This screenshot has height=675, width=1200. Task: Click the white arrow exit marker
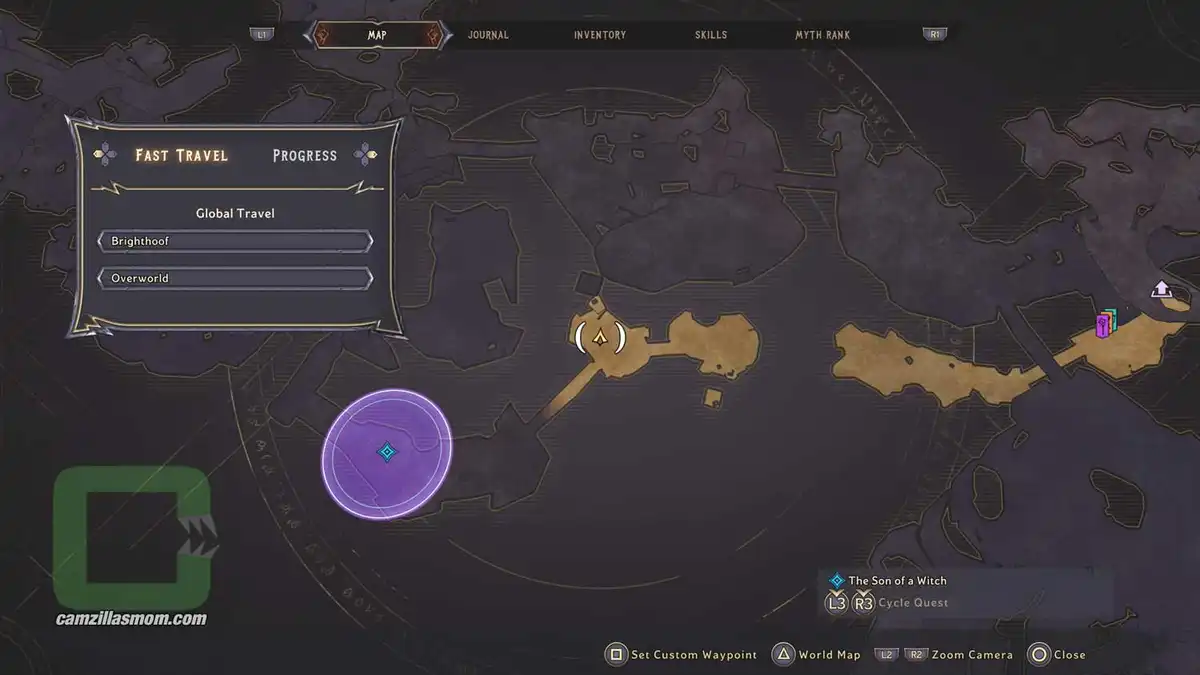pos(1161,289)
